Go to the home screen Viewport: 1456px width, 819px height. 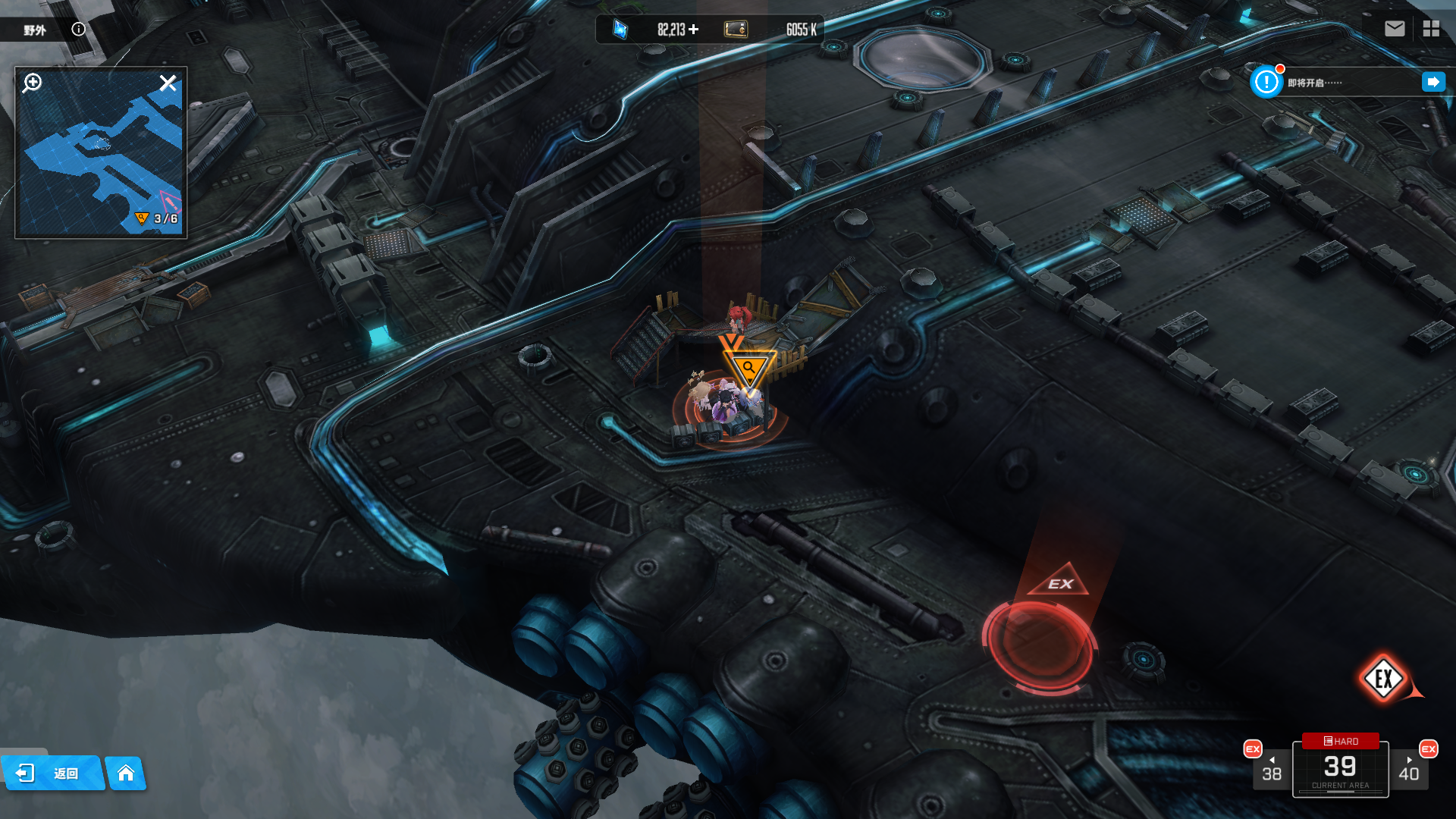(126, 773)
